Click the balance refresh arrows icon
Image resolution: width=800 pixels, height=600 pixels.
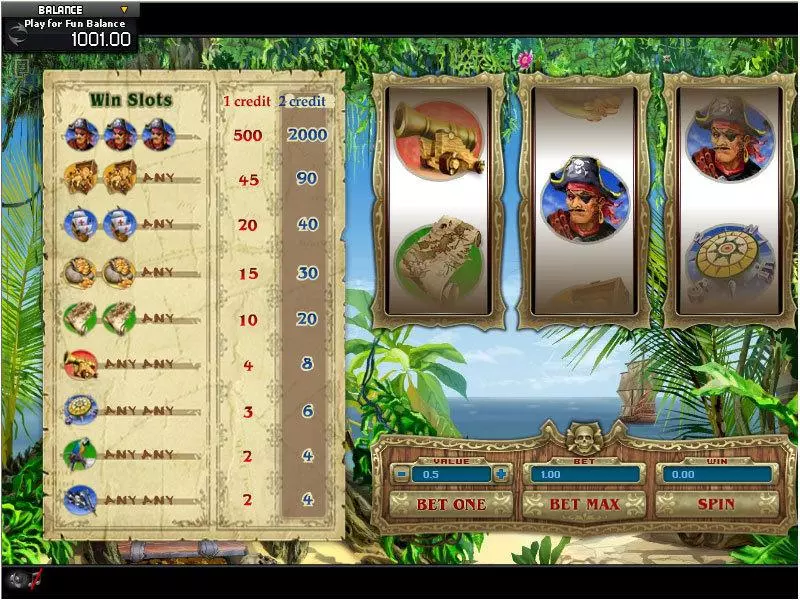coord(16,37)
